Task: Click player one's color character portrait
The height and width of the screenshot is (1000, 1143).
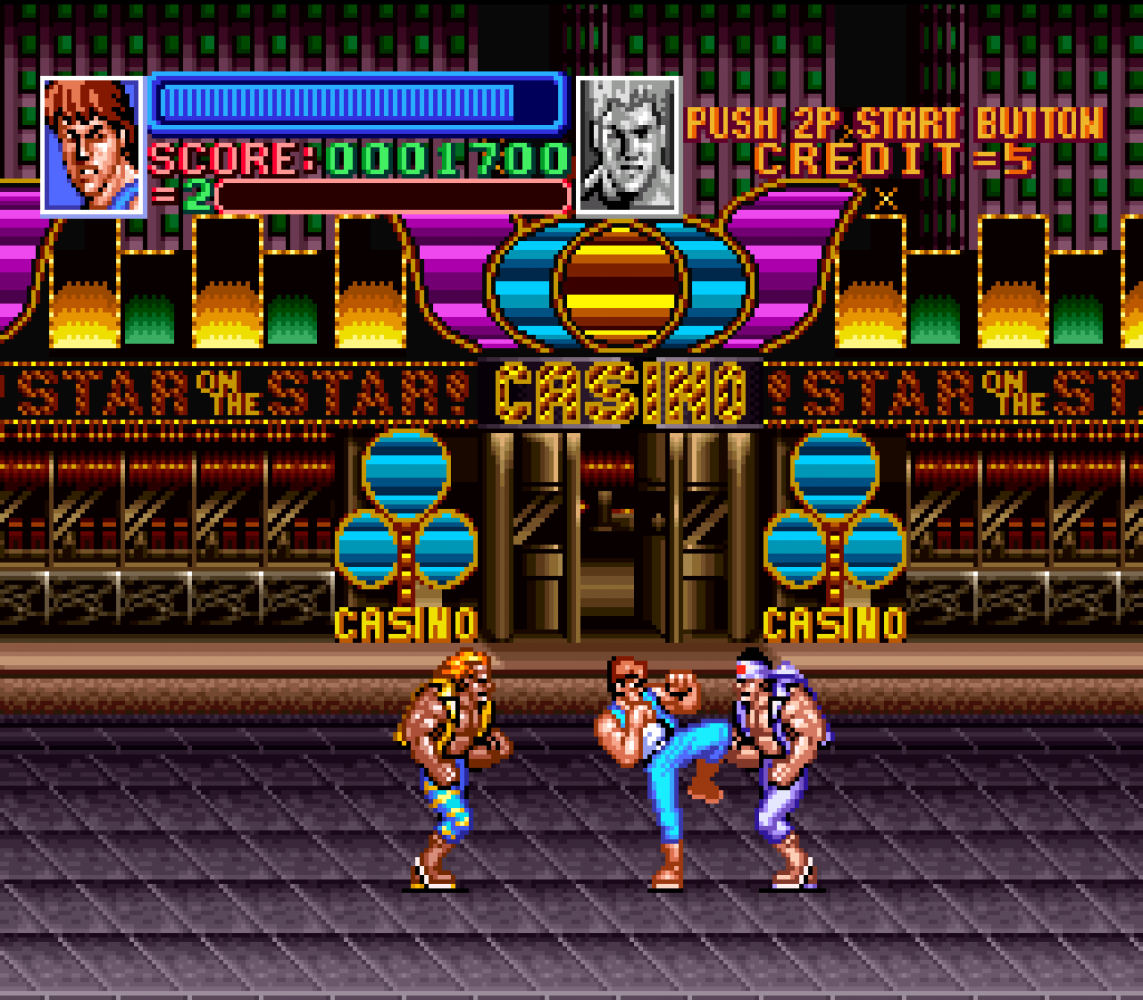Action: pyautogui.click(x=93, y=146)
